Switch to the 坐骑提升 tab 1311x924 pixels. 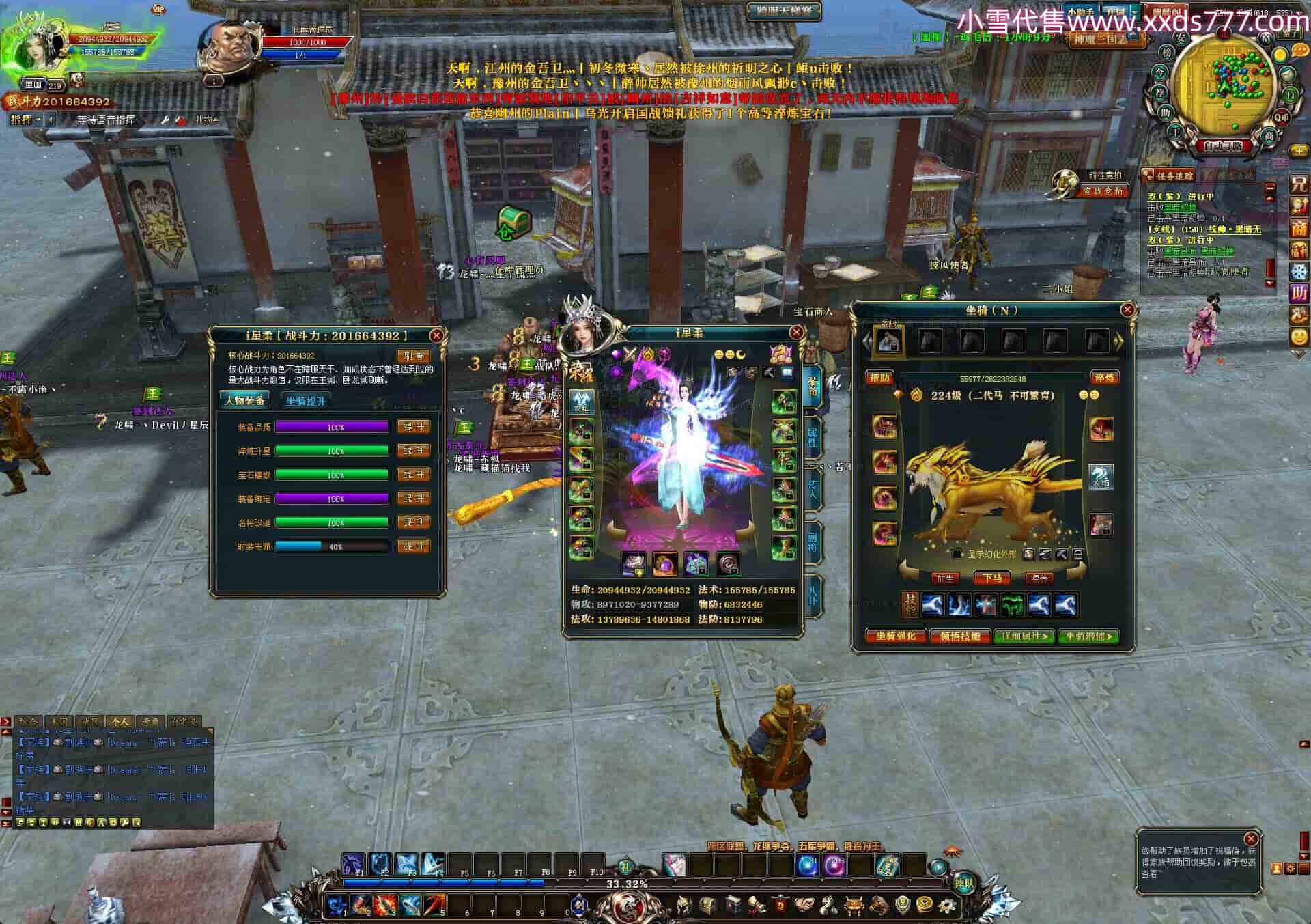coord(305,401)
